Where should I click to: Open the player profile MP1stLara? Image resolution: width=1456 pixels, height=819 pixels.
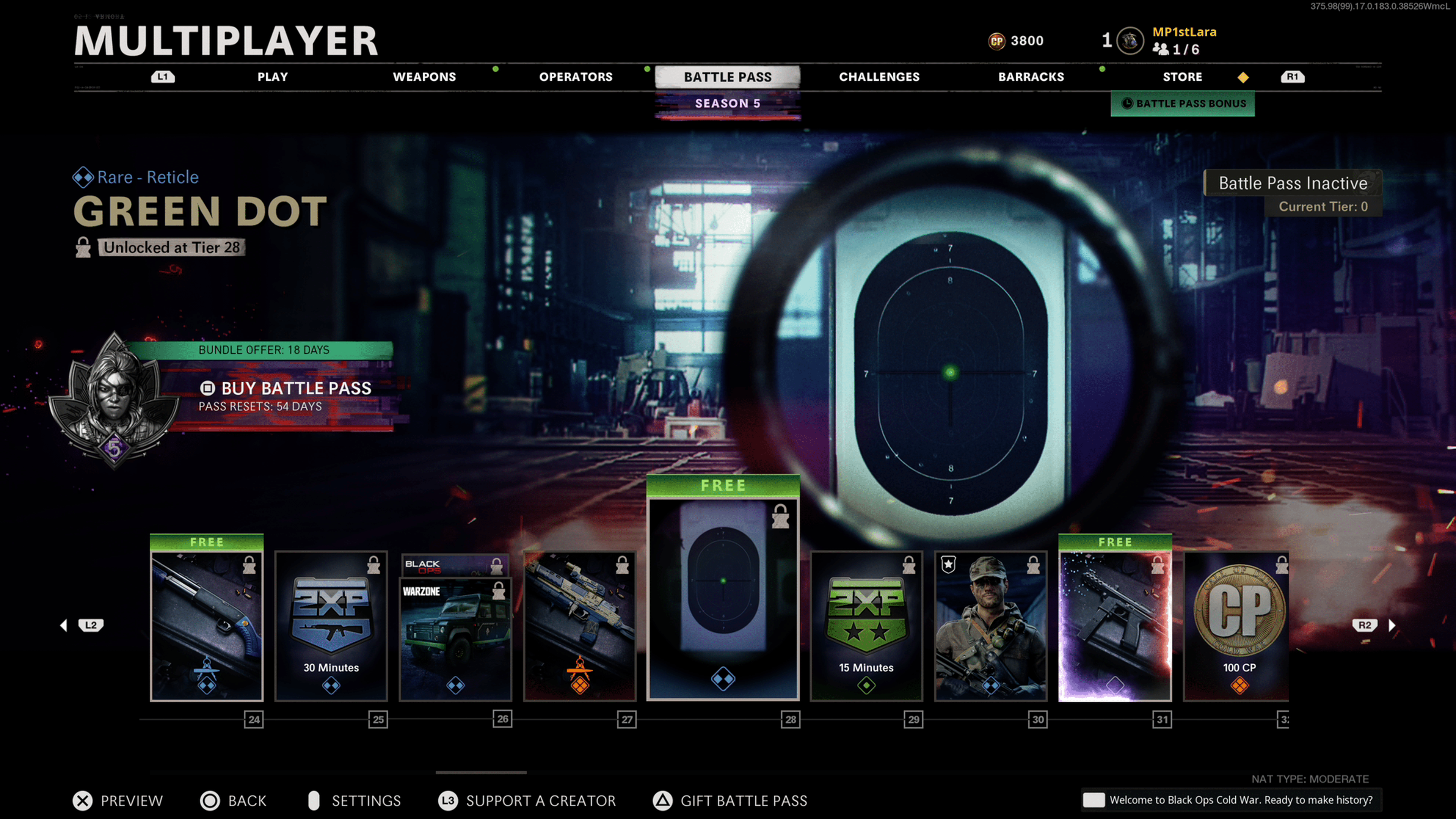click(x=1183, y=32)
